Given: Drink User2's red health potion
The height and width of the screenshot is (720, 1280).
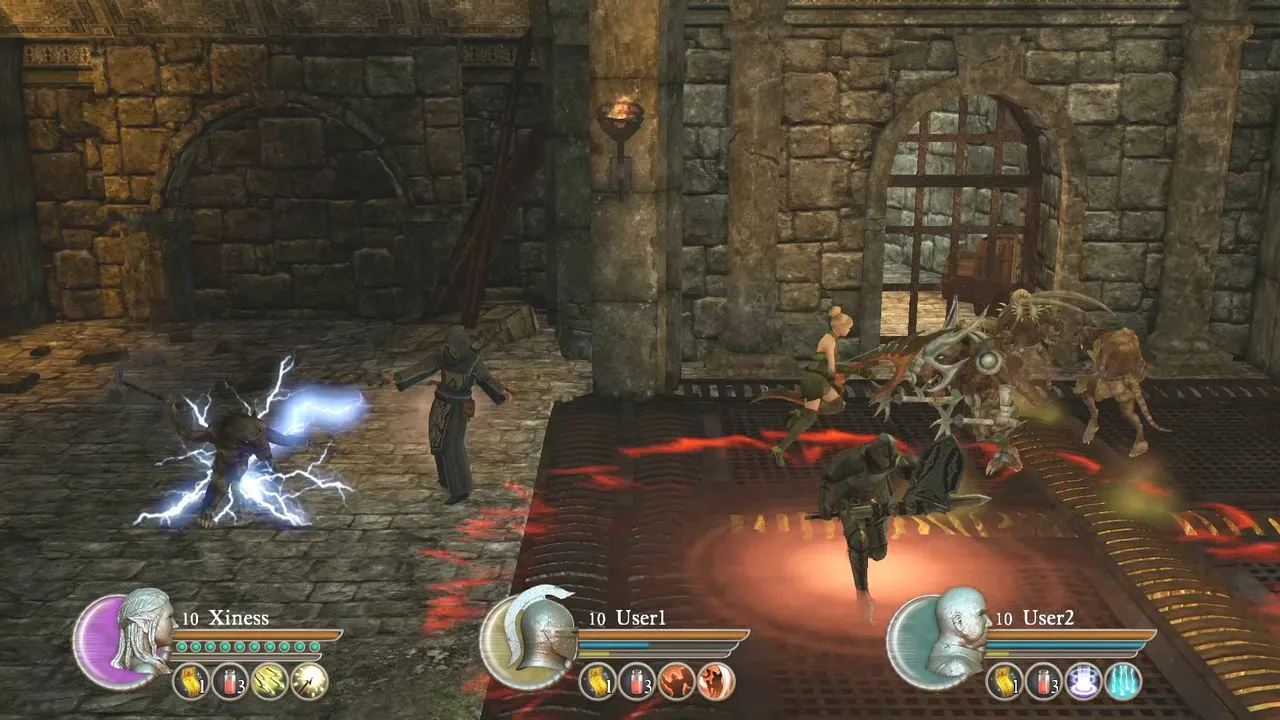Looking at the screenshot, I should pos(1044,681).
